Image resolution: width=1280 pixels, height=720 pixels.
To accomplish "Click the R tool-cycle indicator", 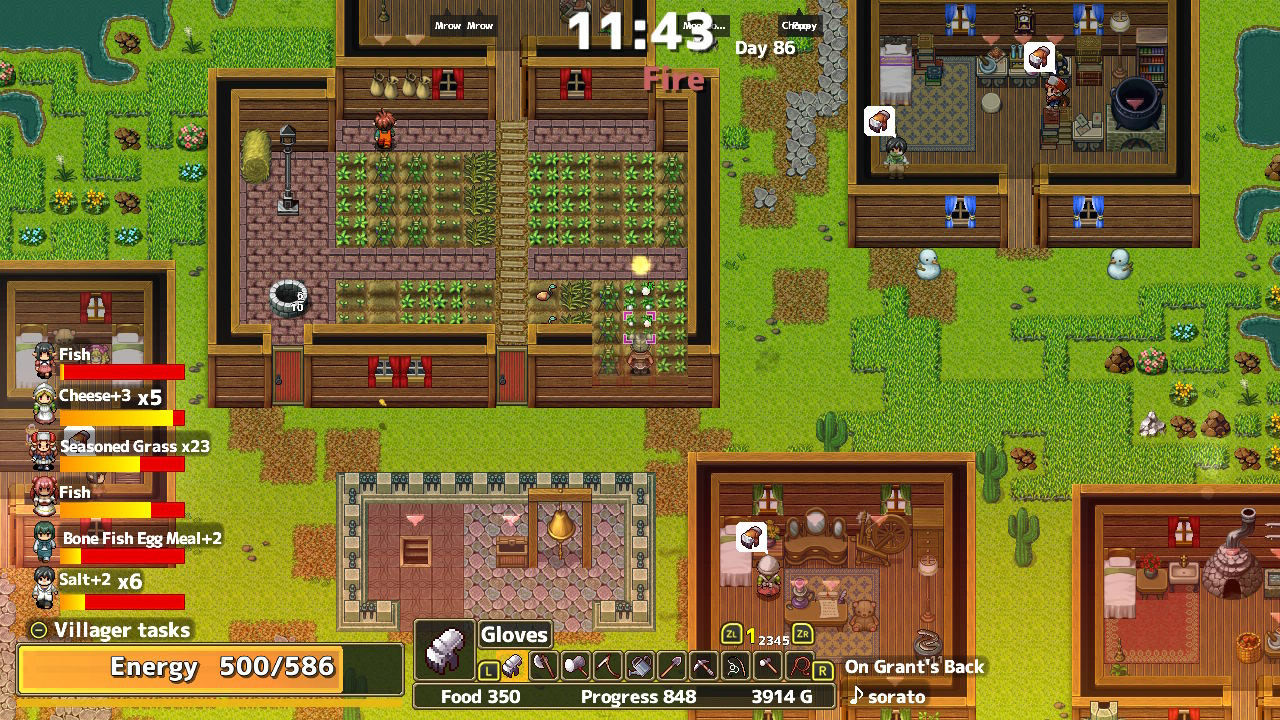I will tap(822, 668).
